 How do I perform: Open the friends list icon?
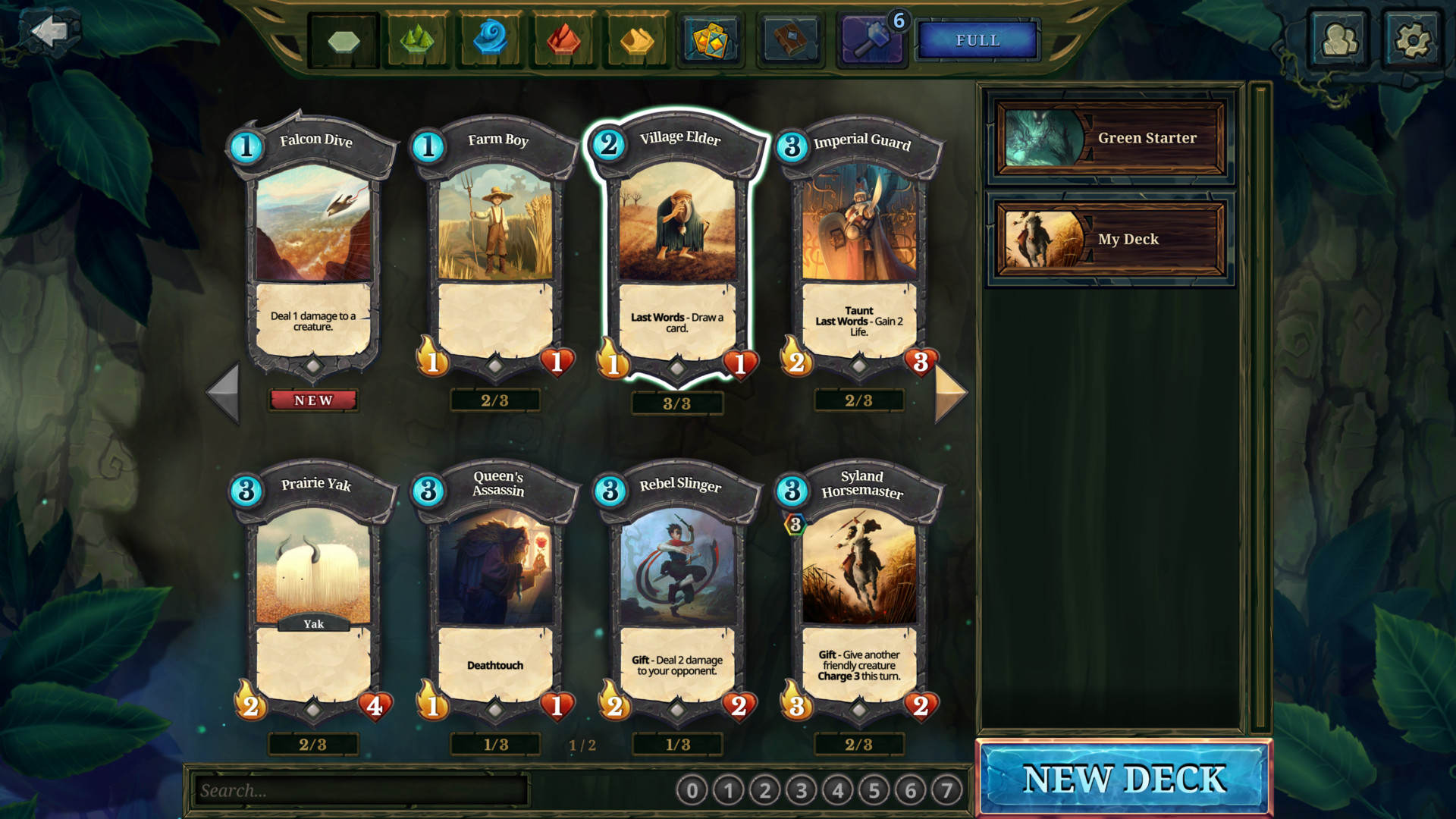click(x=1339, y=39)
